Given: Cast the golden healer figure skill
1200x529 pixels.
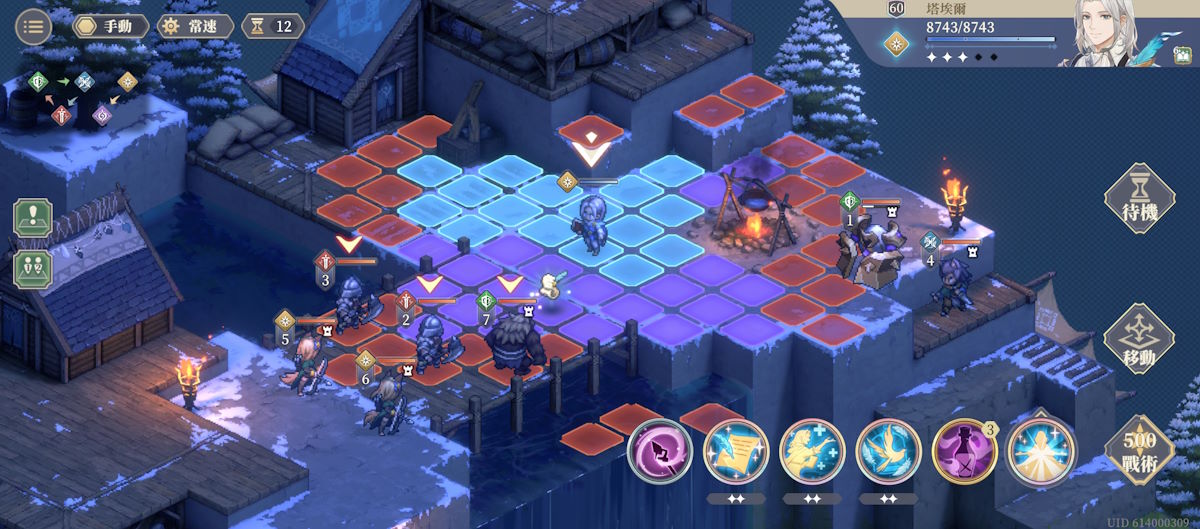Looking at the screenshot, I should [812, 452].
